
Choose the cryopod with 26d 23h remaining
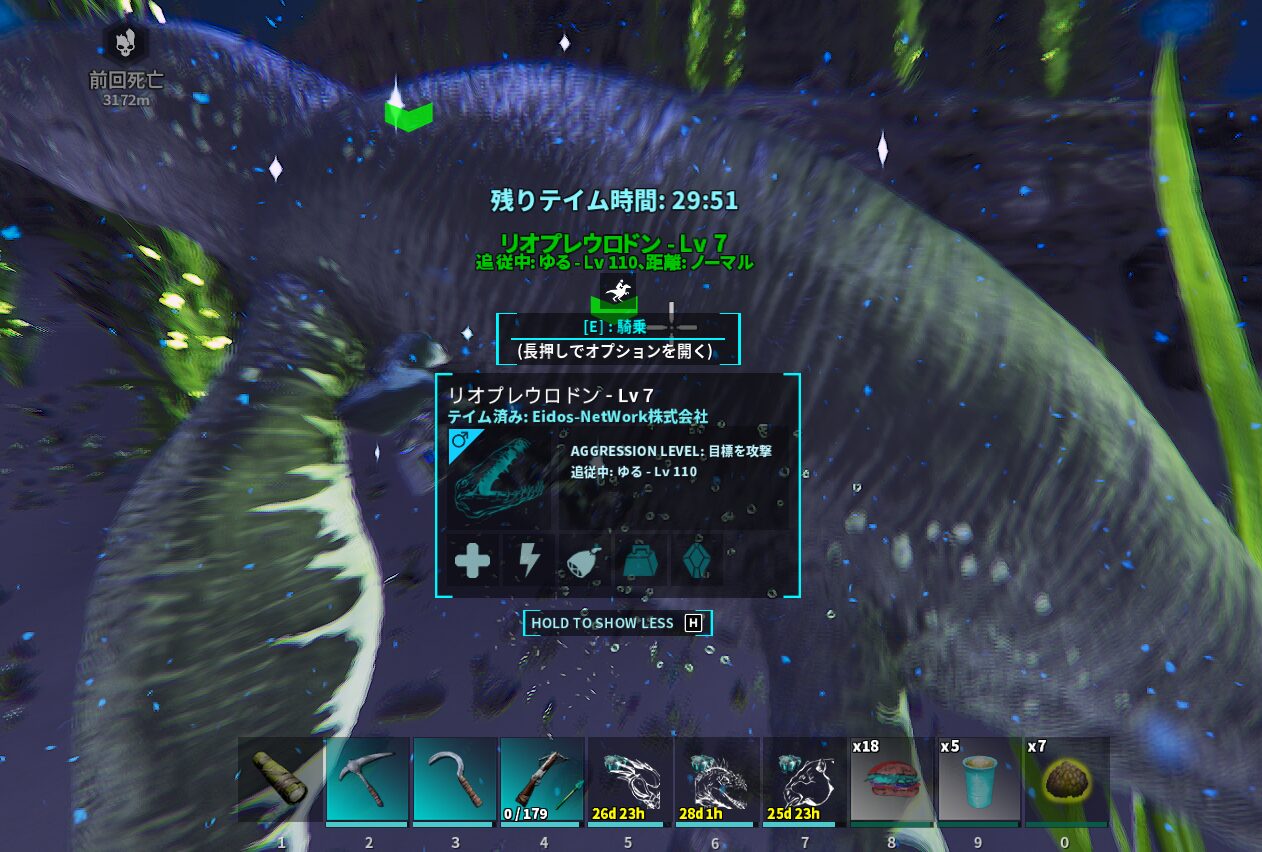(x=630, y=780)
